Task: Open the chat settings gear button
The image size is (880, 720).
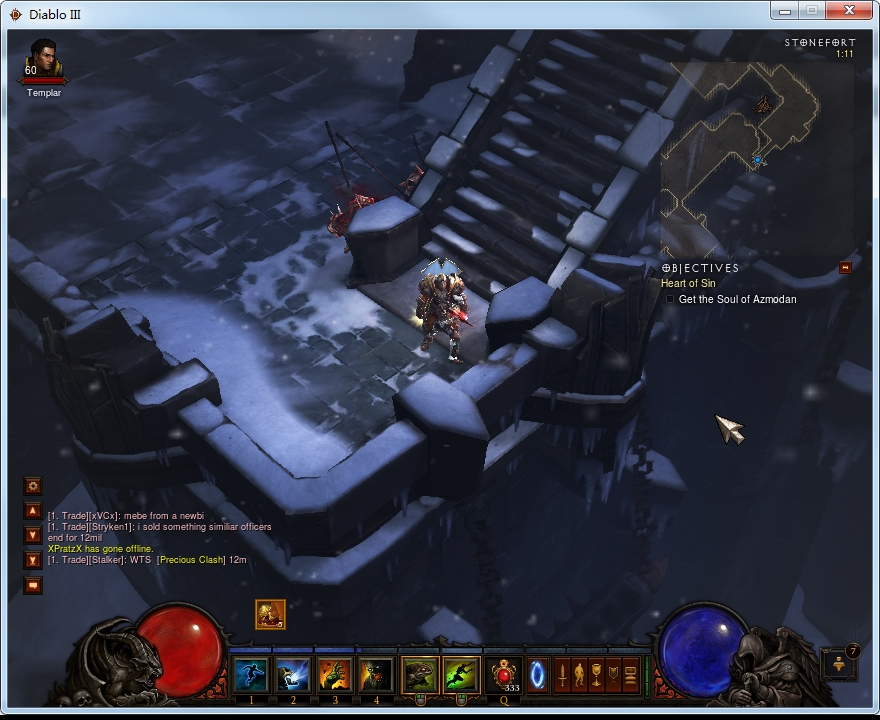Action: pos(33,486)
